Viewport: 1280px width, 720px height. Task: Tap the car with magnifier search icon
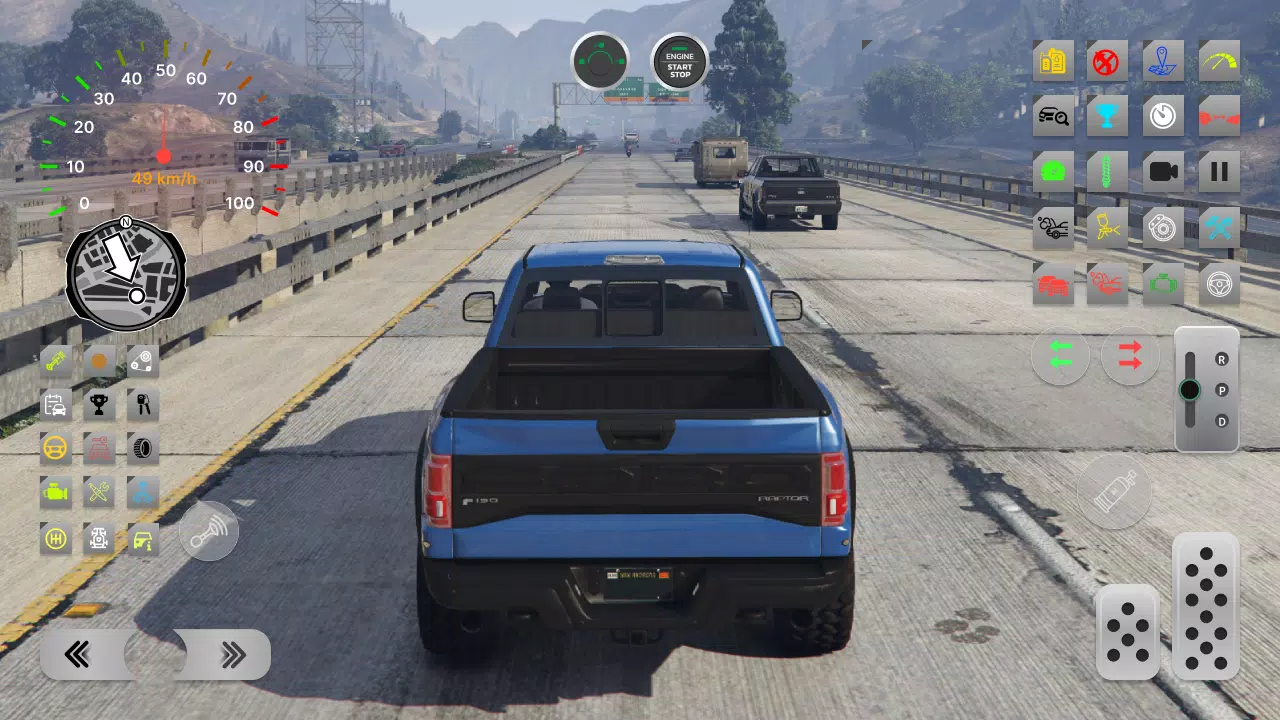1053,116
